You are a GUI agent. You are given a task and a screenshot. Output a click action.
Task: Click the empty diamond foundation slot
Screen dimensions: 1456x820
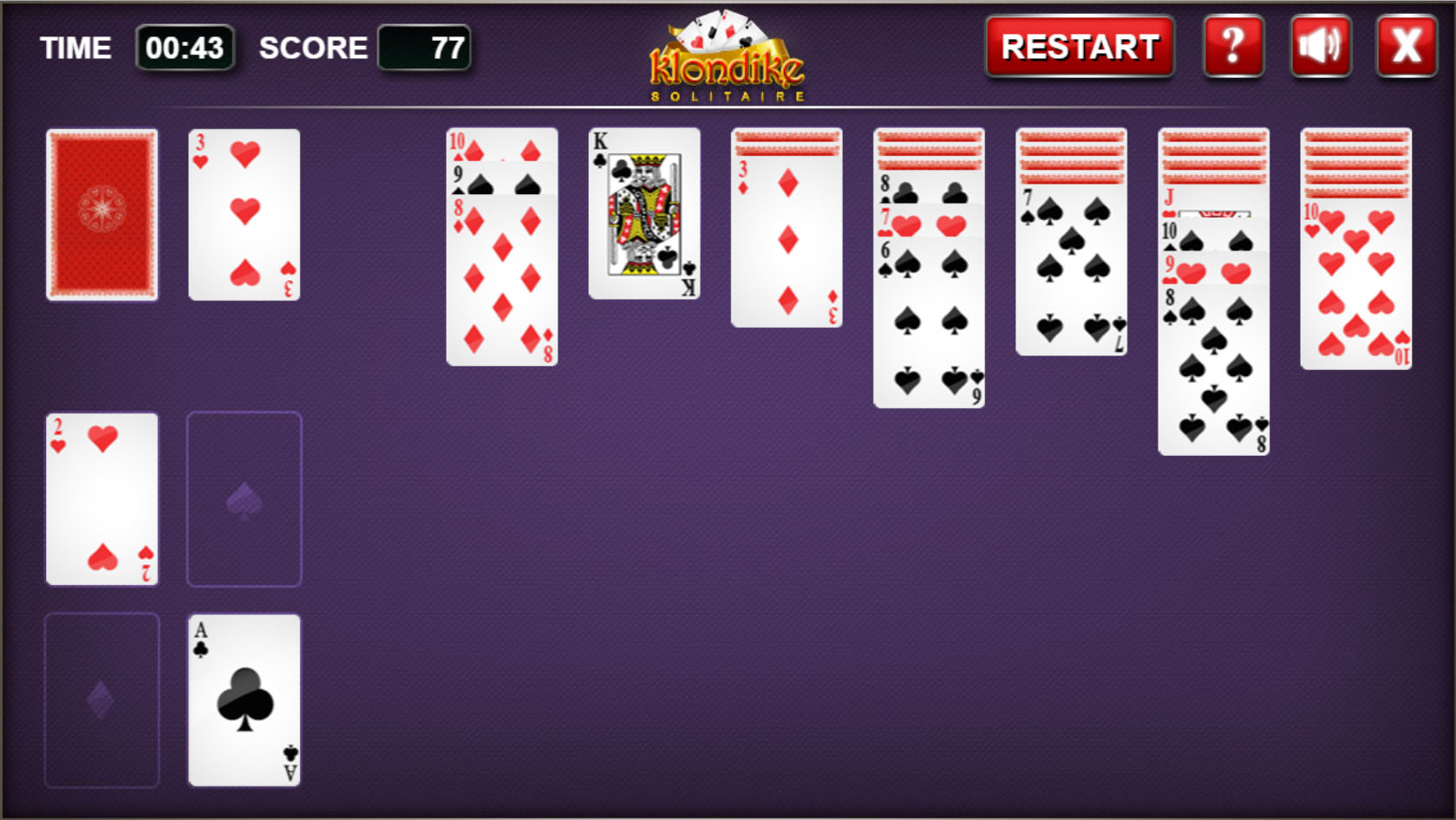101,699
